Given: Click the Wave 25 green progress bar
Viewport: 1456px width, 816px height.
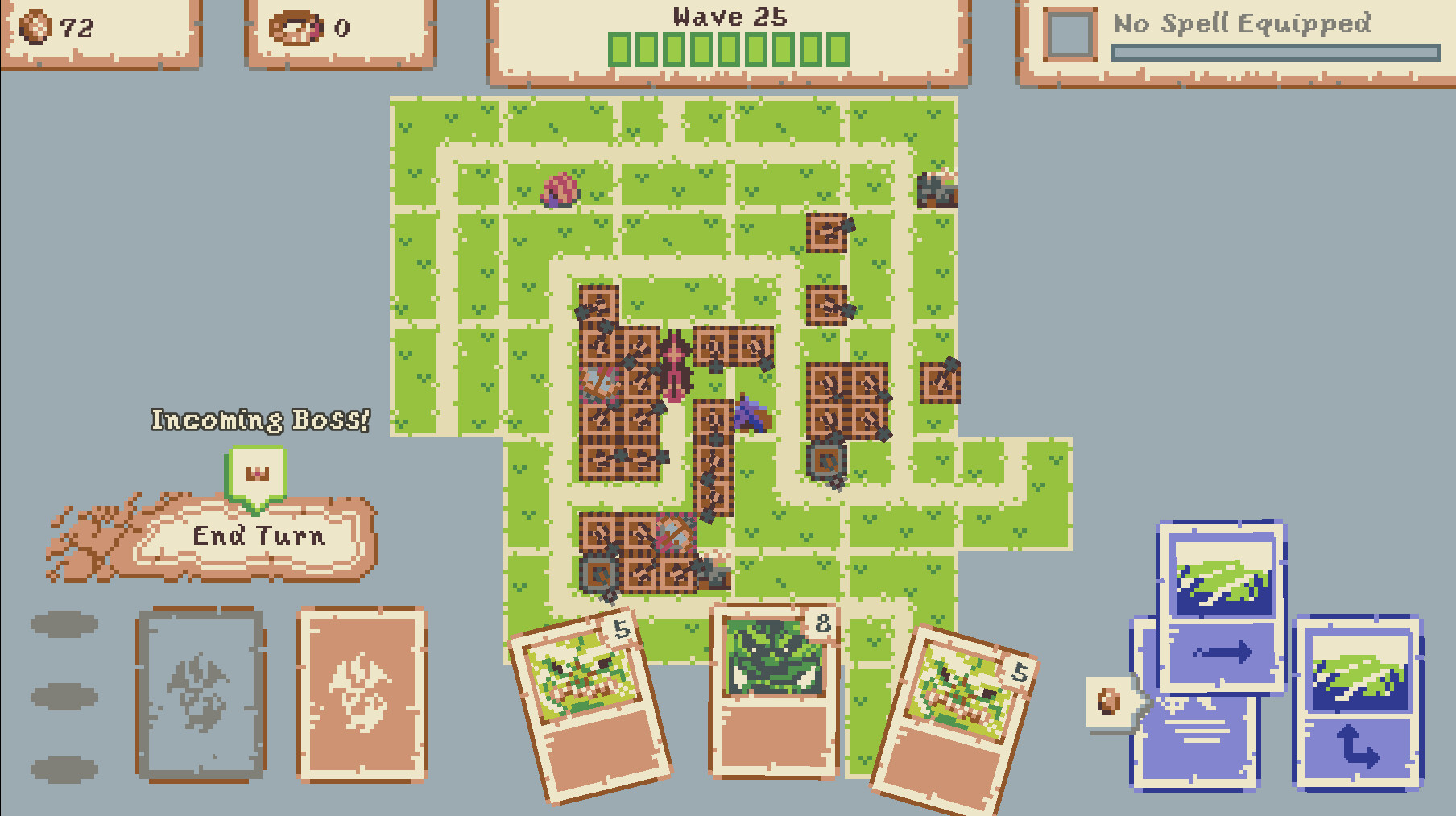Looking at the screenshot, I should pyautogui.click(x=729, y=47).
